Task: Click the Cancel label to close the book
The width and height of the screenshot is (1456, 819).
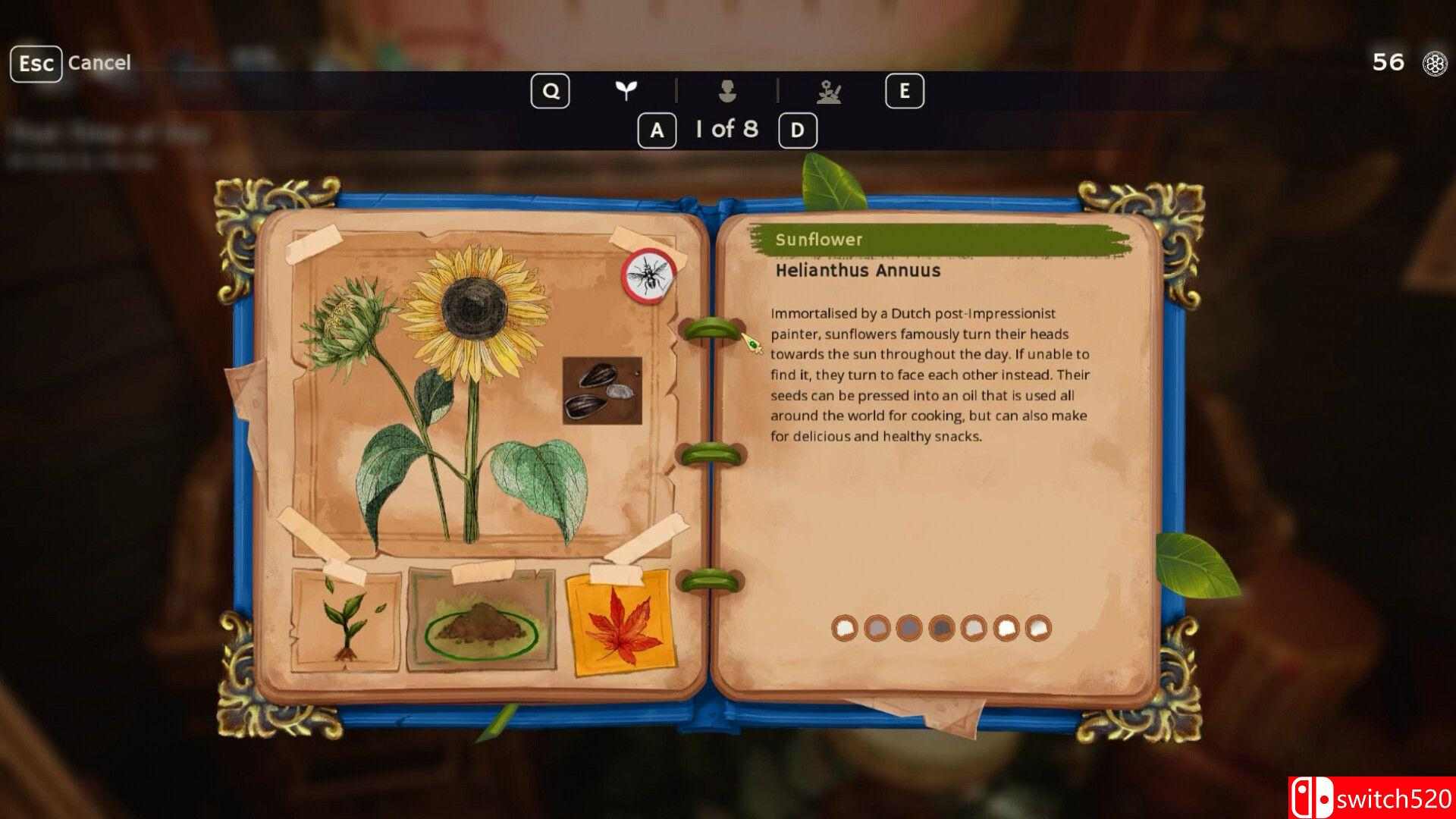Action: point(99,63)
